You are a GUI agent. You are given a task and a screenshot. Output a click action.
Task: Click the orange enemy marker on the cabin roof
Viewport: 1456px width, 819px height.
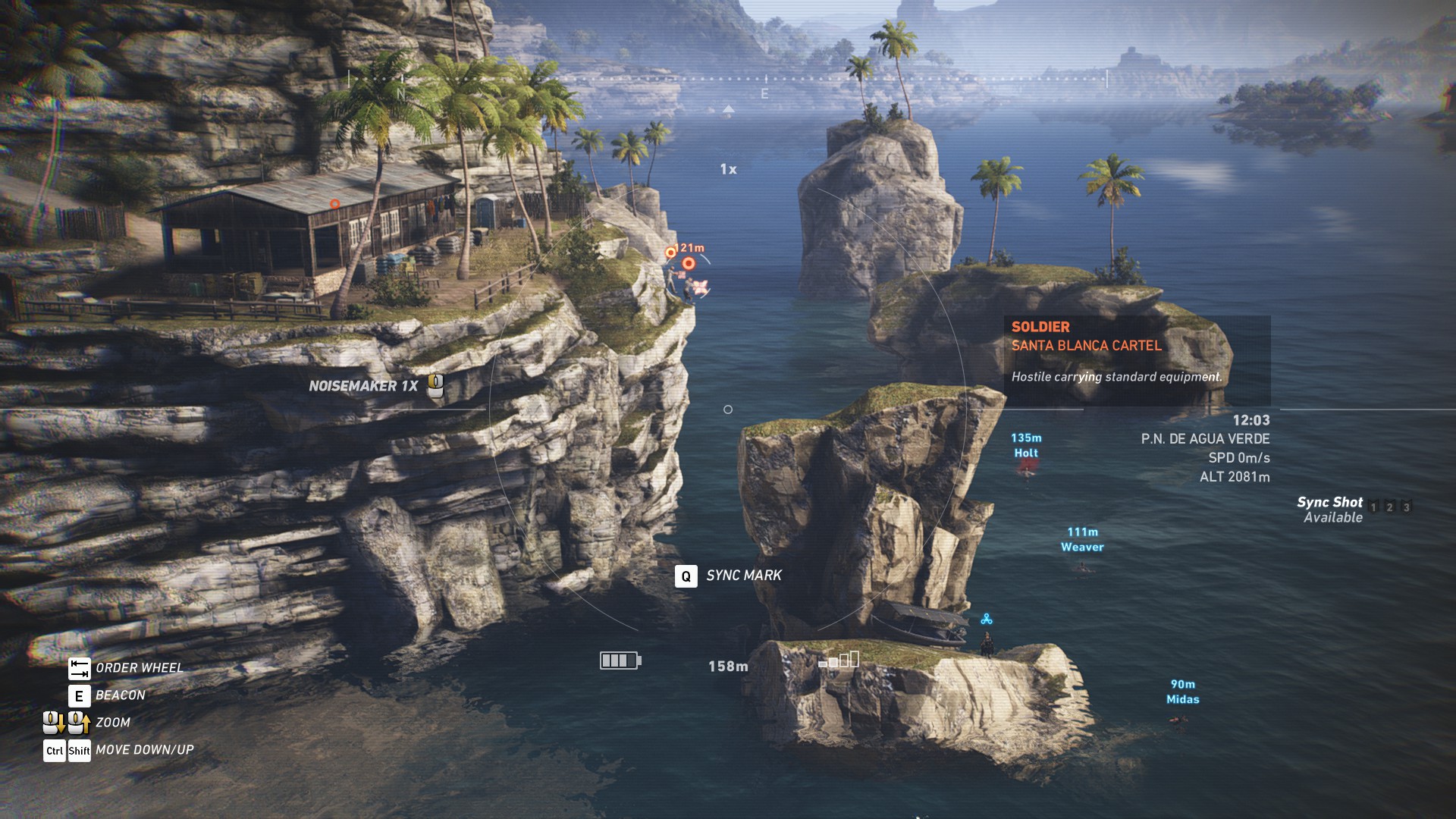click(334, 204)
